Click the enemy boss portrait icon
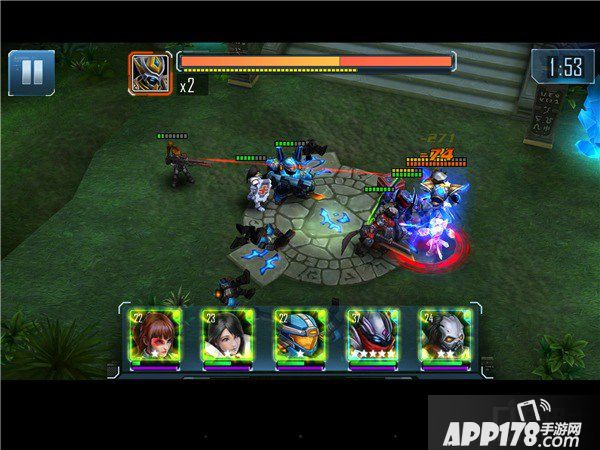This screenshot has height=450, width=600. pyautogui.click(x=150, y=72)
